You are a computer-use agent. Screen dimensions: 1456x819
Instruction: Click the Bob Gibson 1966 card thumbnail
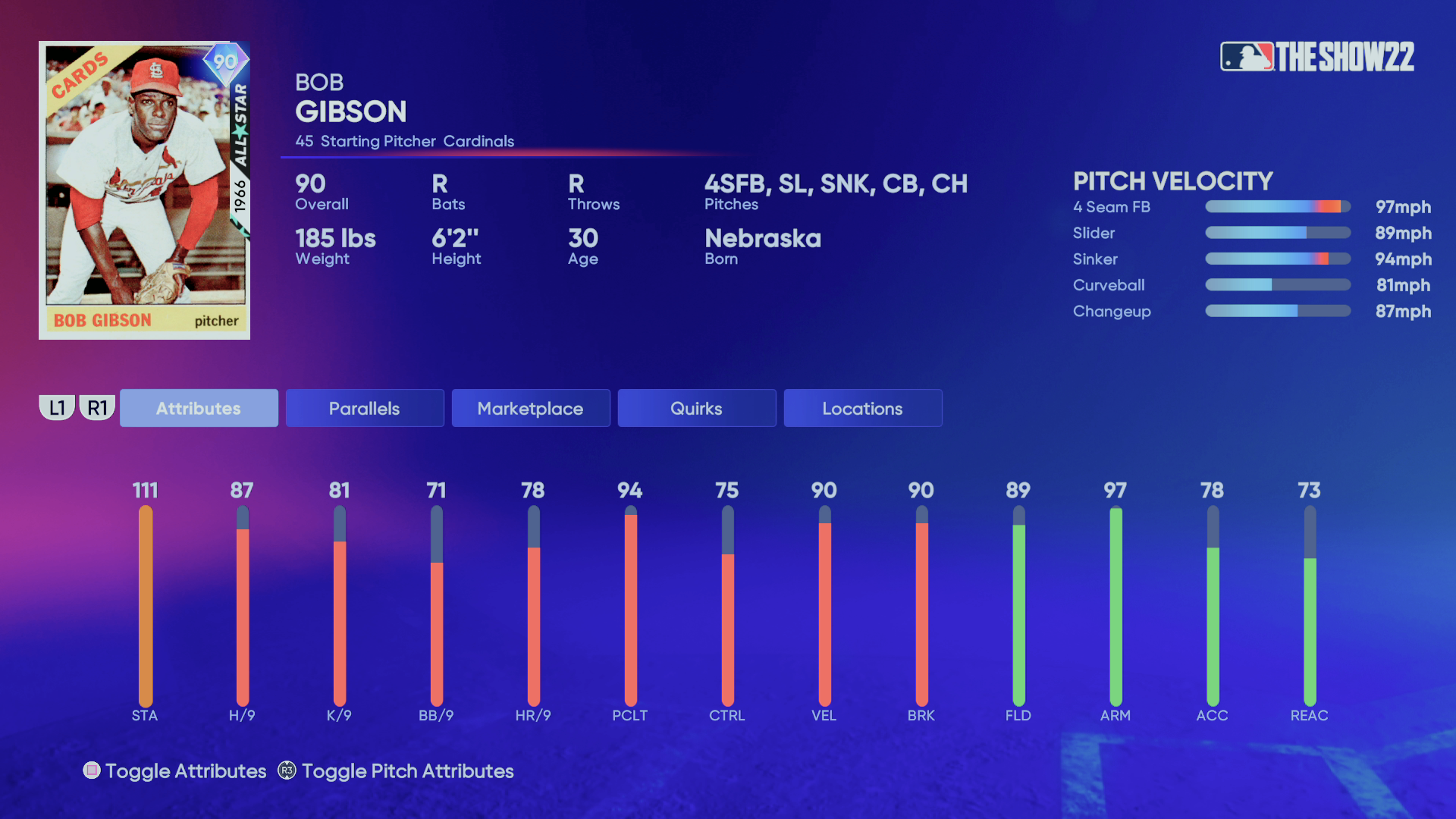[x=144, y=190]
